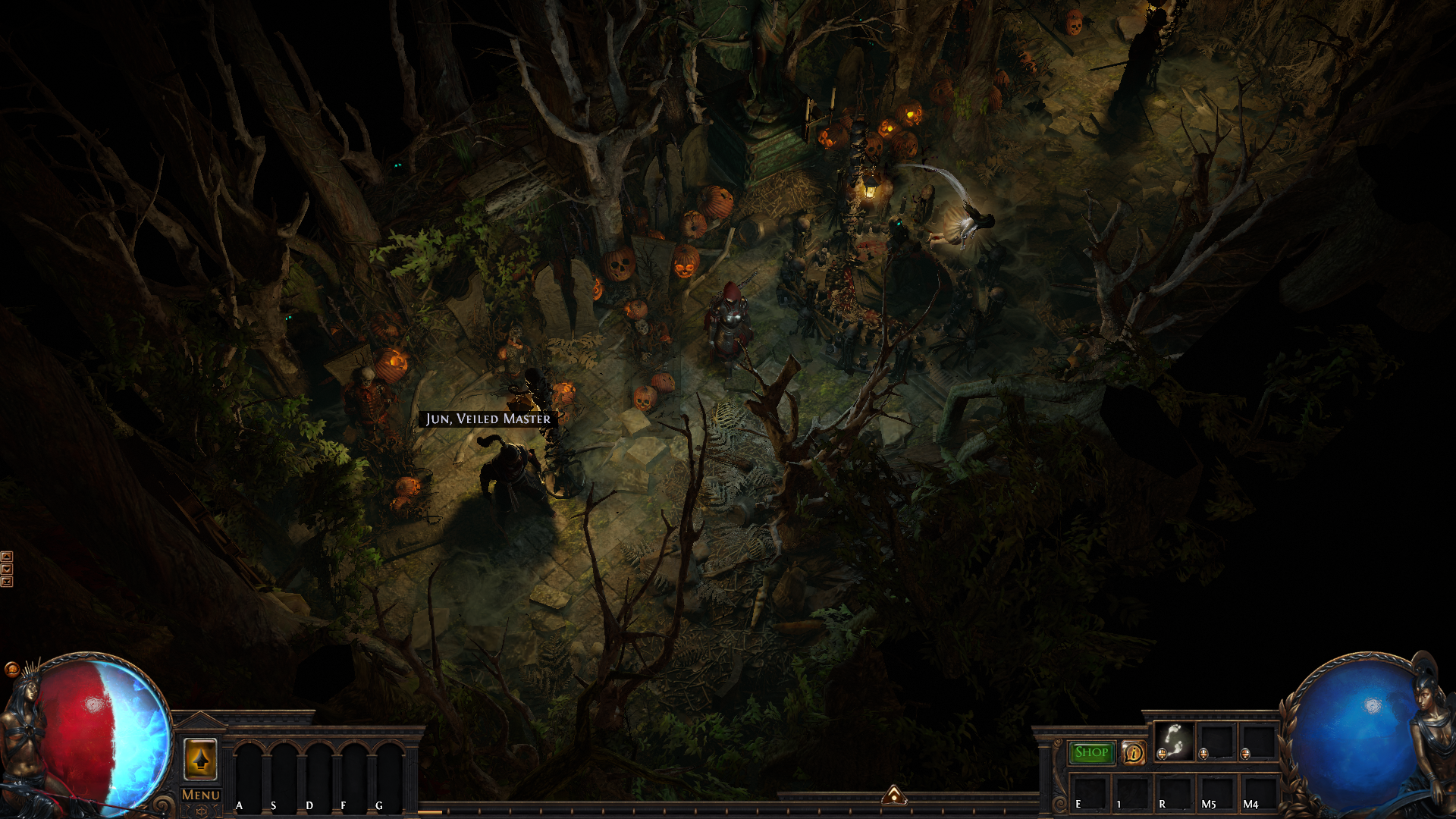
Task: Open the chat bubble icon by the life orb
Action: point(11,669)
